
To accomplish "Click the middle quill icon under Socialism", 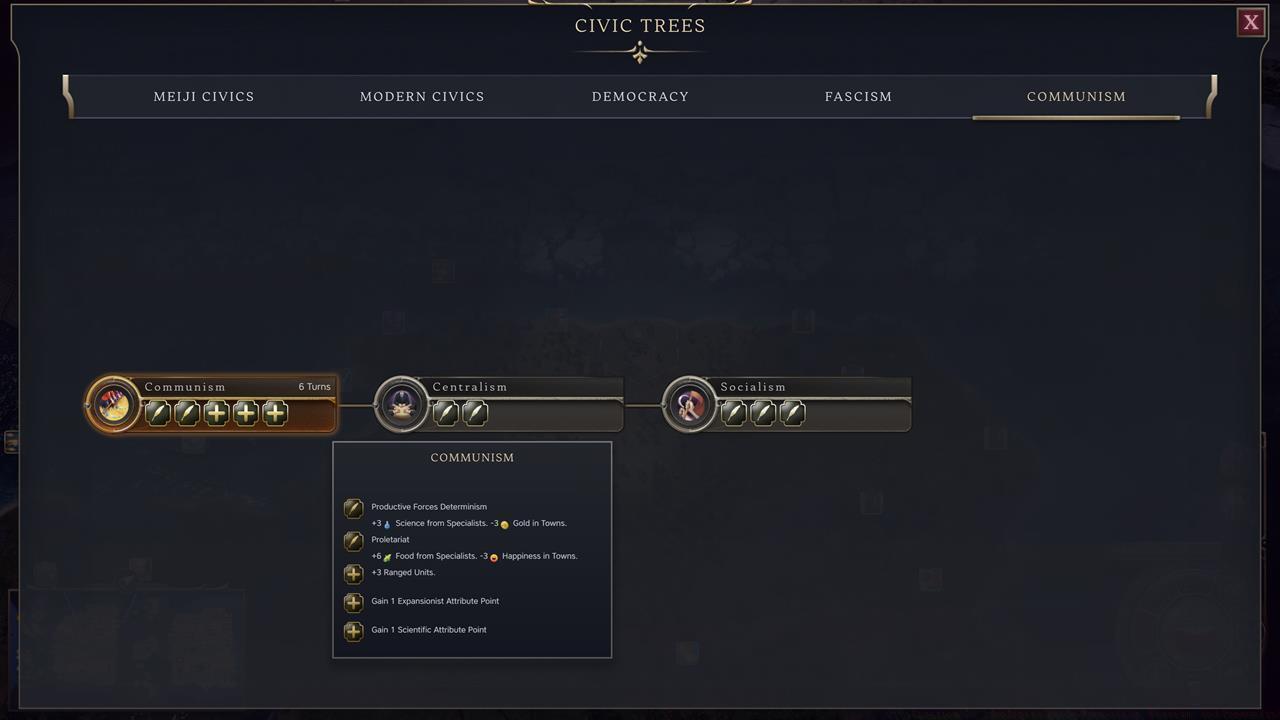I will [762, 413].
